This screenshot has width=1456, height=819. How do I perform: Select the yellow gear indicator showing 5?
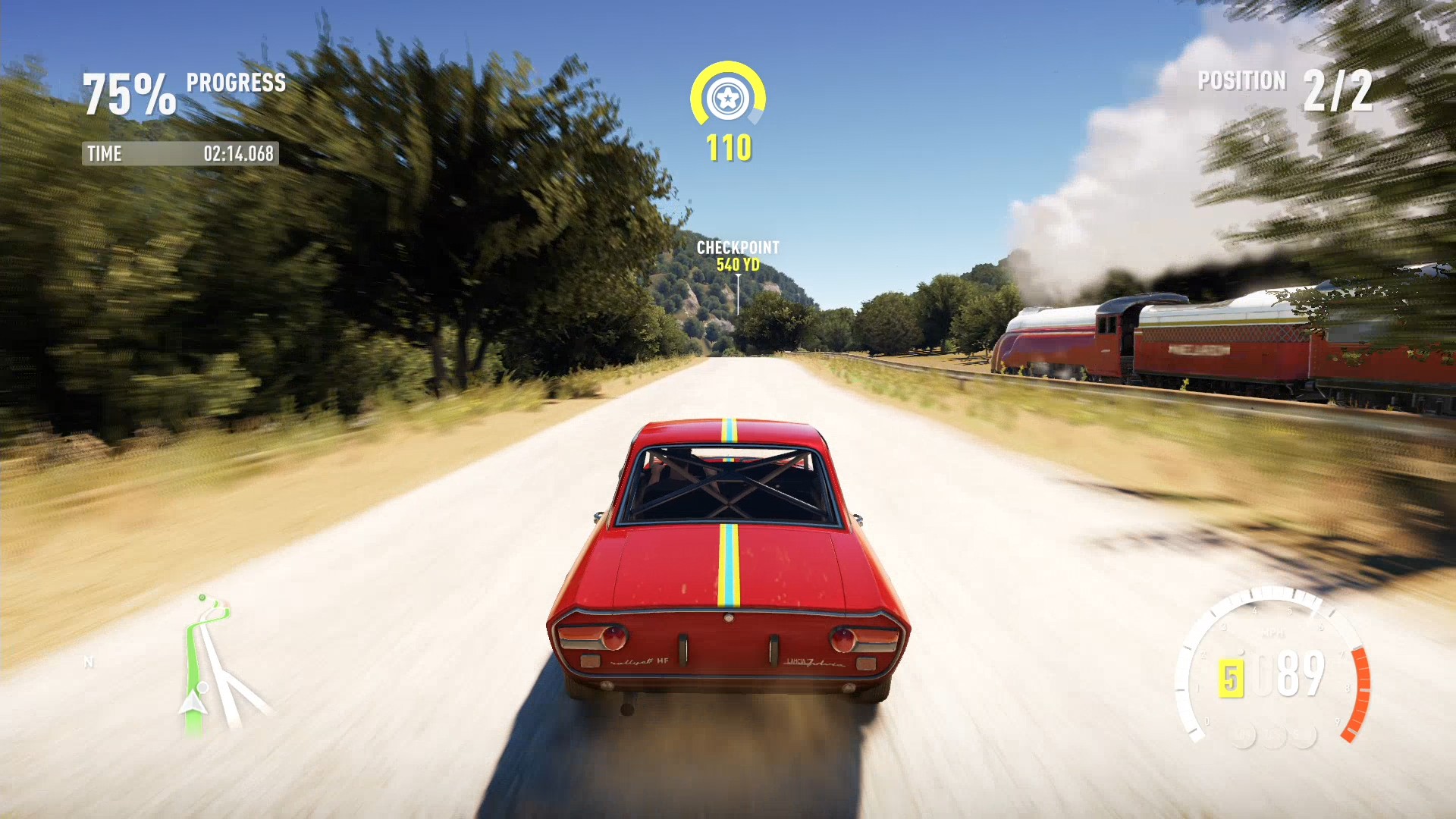(1232, 677)
